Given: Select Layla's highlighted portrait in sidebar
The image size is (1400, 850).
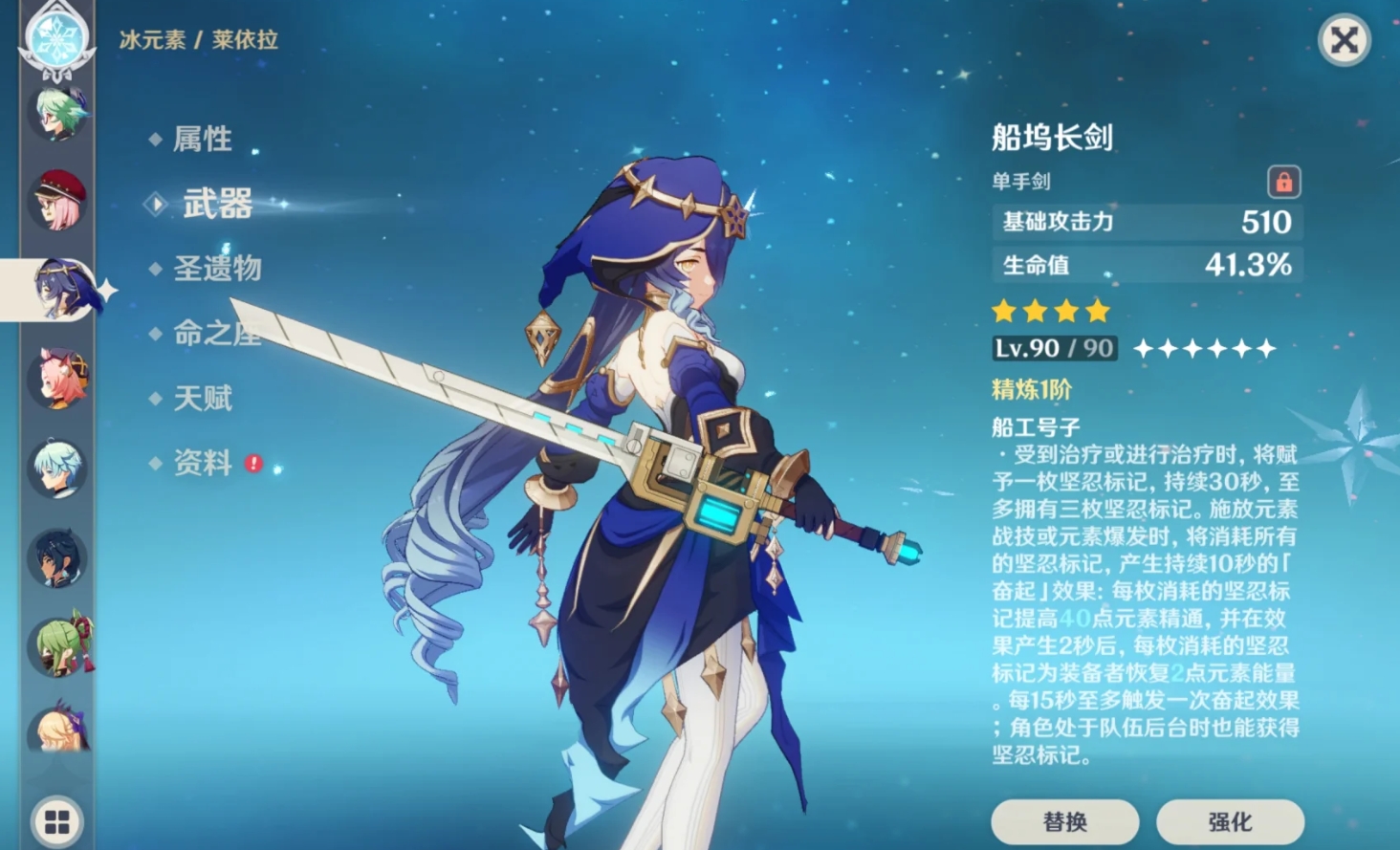Looking at the screenshot, I should click(63, 287).
